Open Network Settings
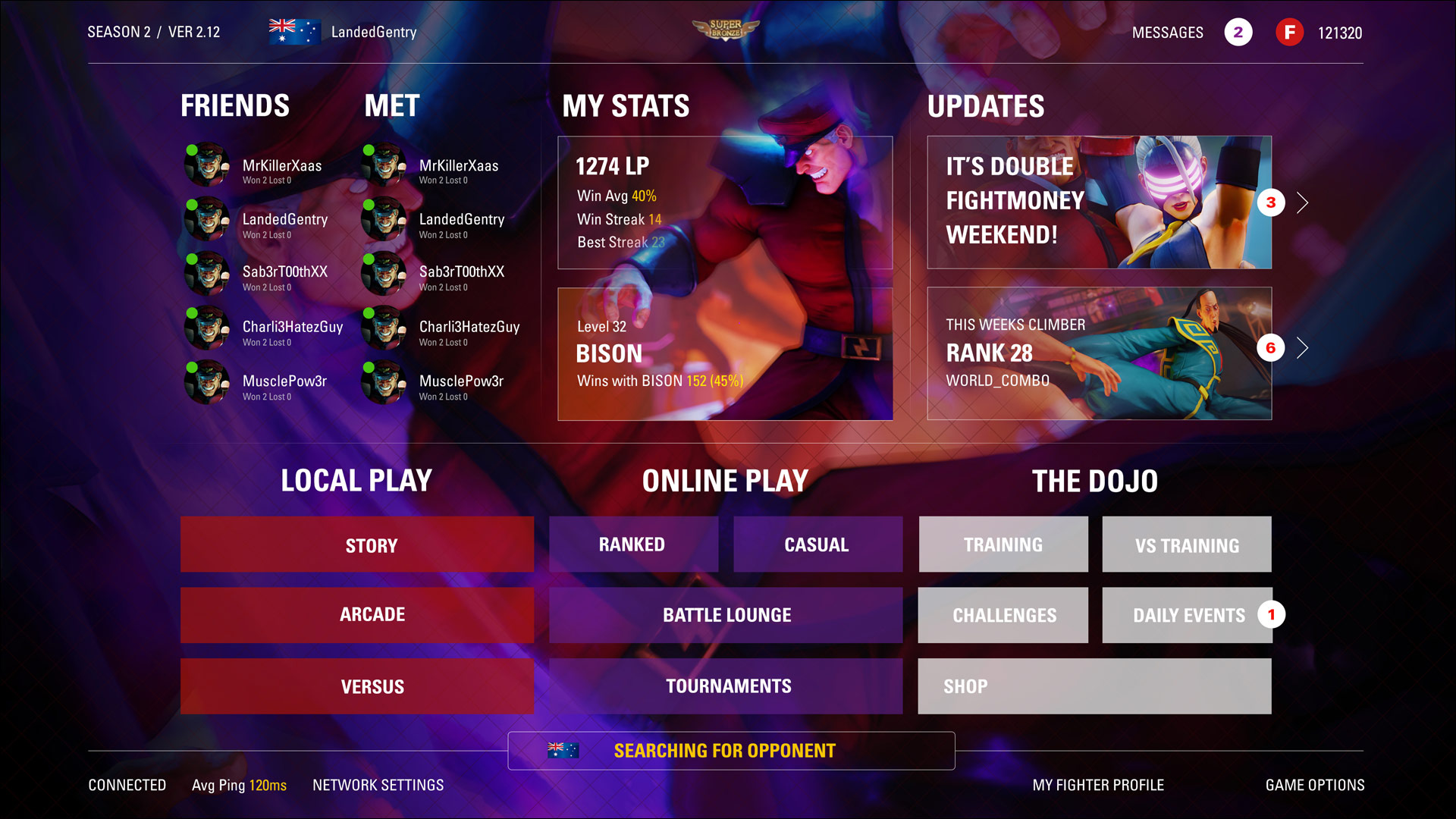The image size is (1456, 819). point(378,785)
